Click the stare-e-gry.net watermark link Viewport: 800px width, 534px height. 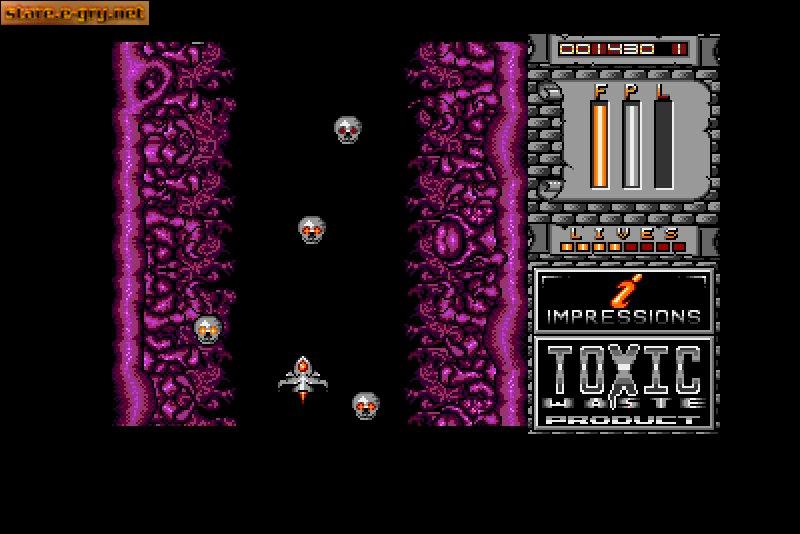[75, 13]
